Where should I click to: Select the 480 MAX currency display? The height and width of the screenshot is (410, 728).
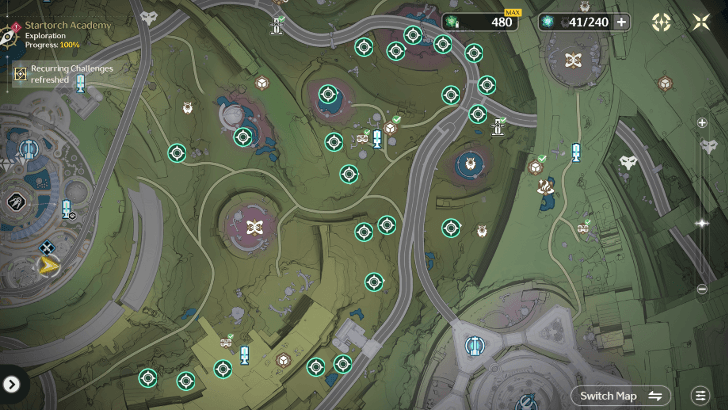(x=486, y=22)
